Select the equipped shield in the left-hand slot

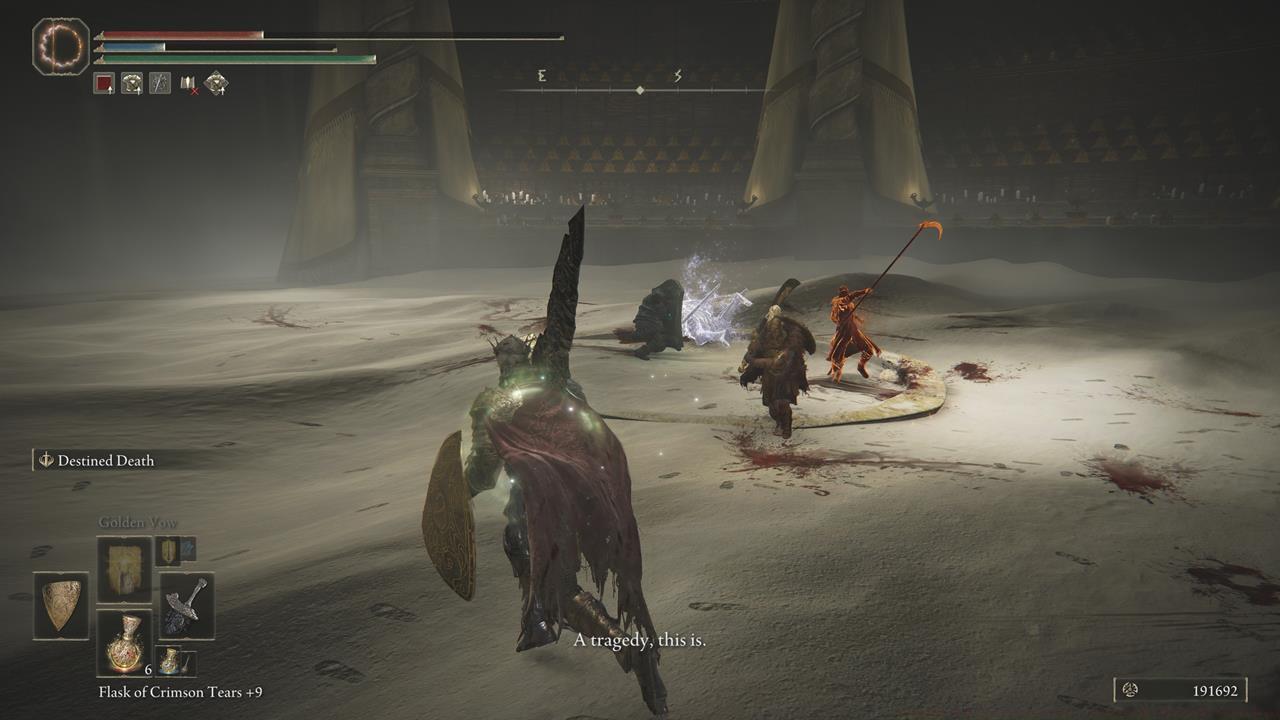tap(60, 605)
